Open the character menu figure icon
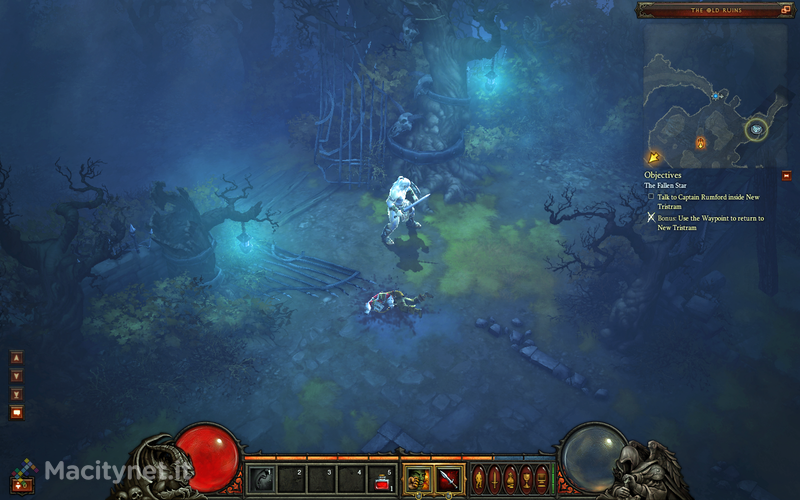This screenshot has width=800, height=500. (x=479, y=477)
